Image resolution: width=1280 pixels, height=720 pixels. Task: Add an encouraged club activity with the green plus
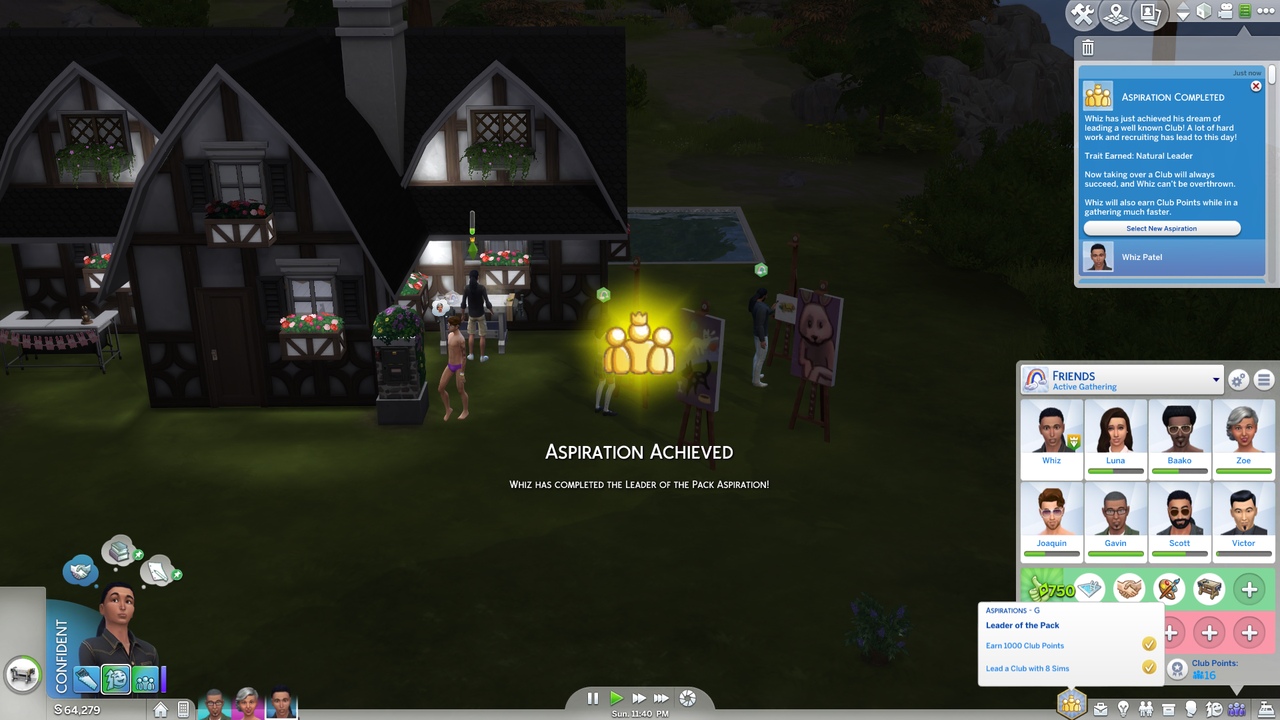point(1249,590)
